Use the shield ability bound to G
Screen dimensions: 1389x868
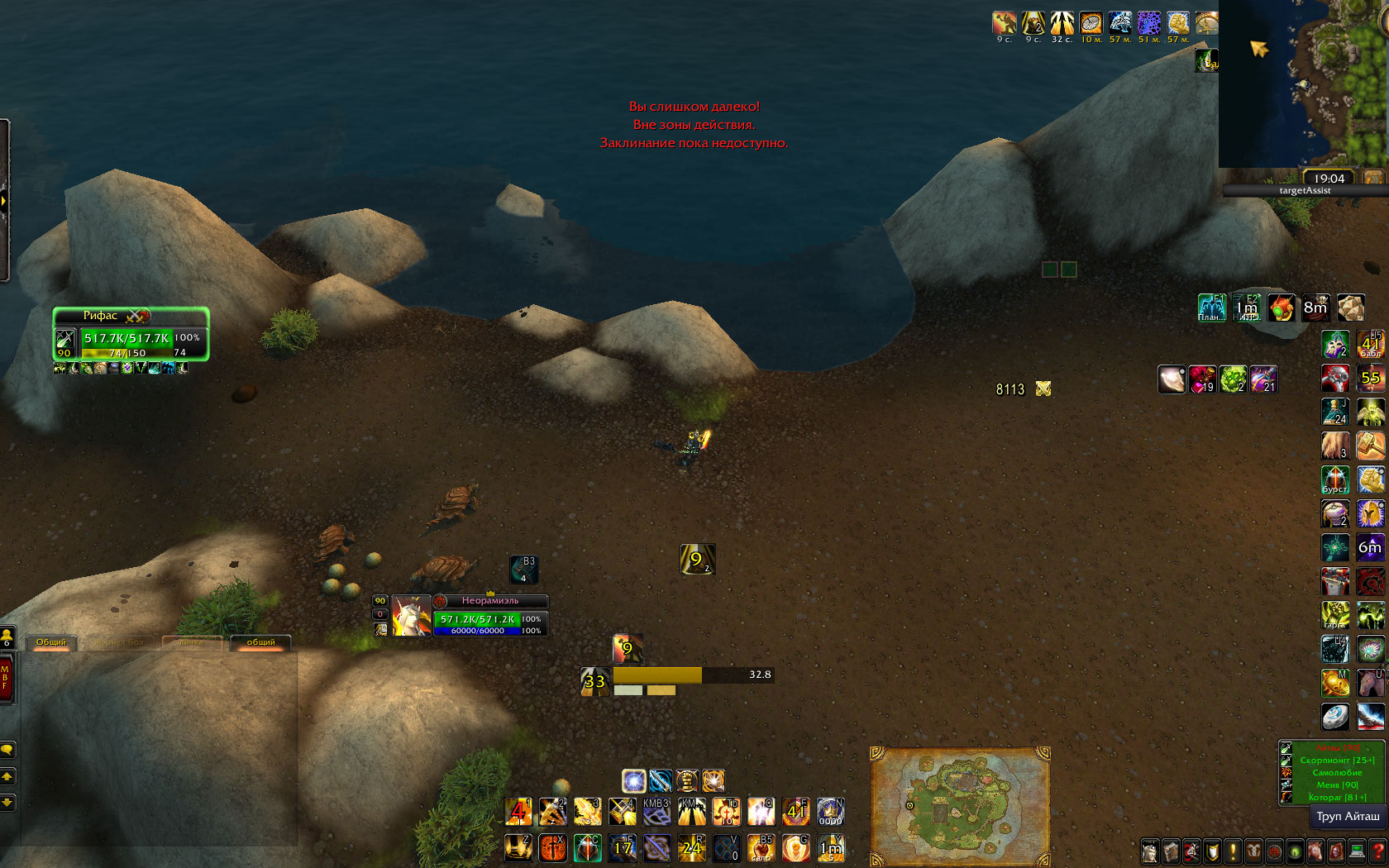[795, 847]
